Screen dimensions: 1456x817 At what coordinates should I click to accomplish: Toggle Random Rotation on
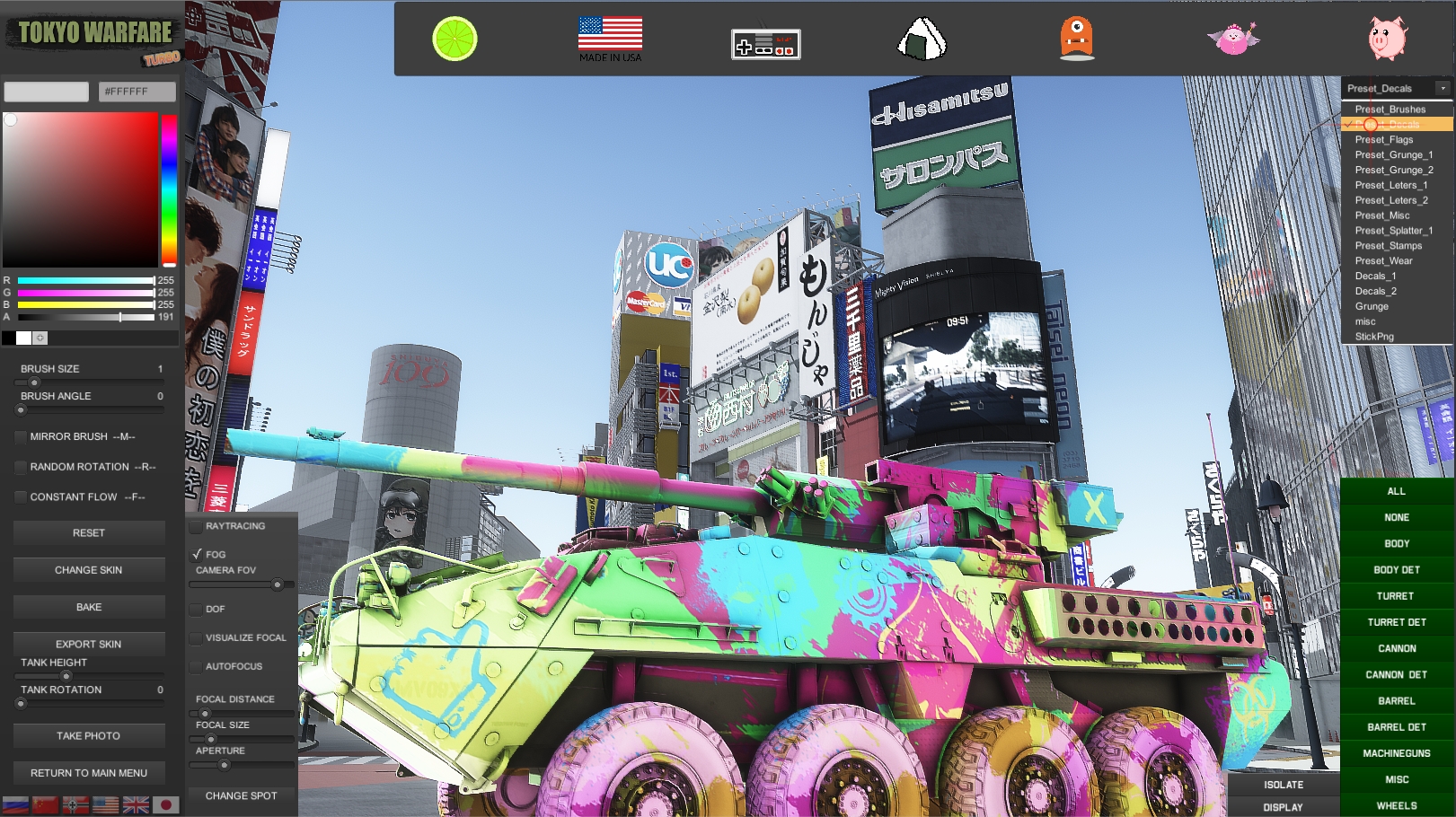[20, 467]
